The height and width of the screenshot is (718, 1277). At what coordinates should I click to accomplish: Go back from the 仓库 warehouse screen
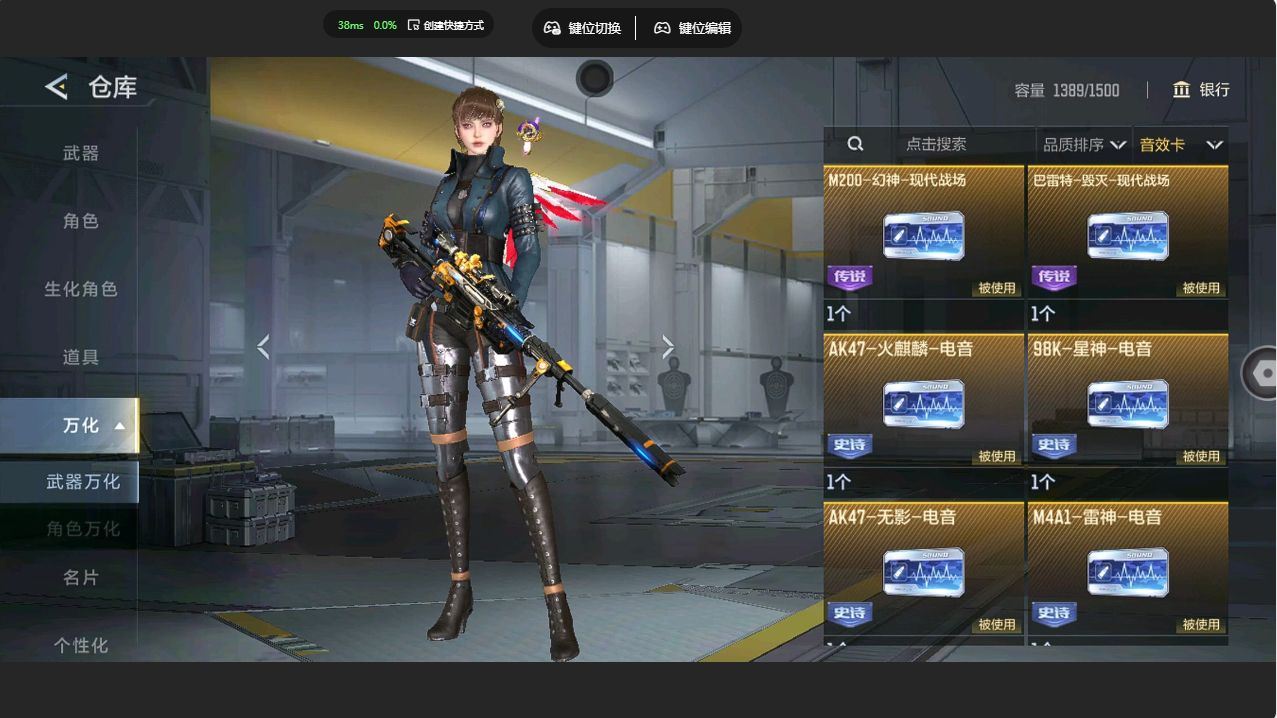(x=56, y=87)
